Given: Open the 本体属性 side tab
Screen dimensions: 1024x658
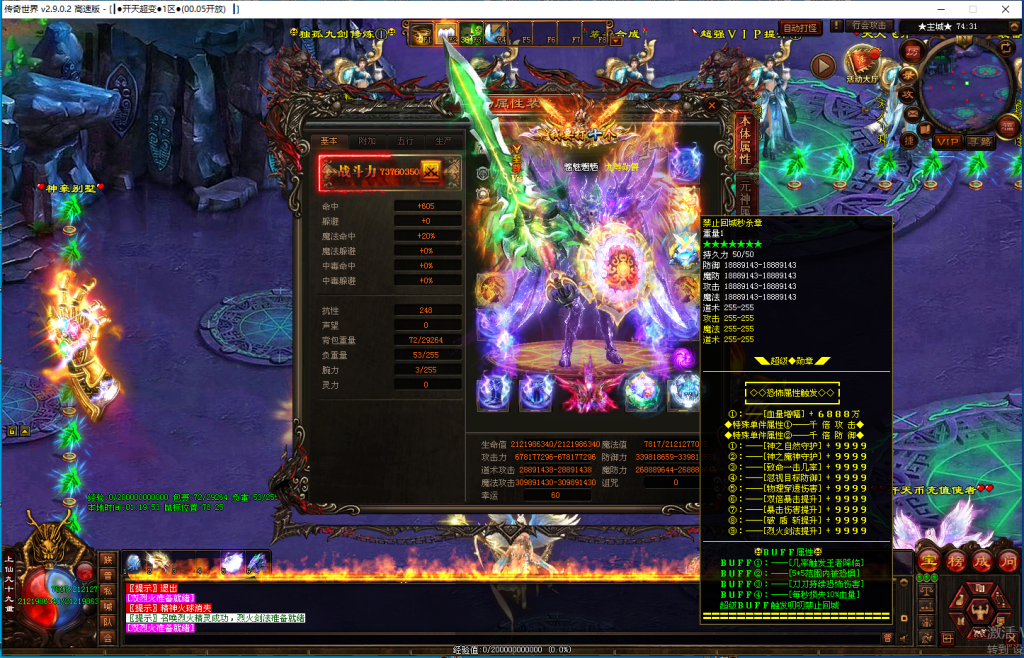Looking at the screenshot, I should click(743, 143).
